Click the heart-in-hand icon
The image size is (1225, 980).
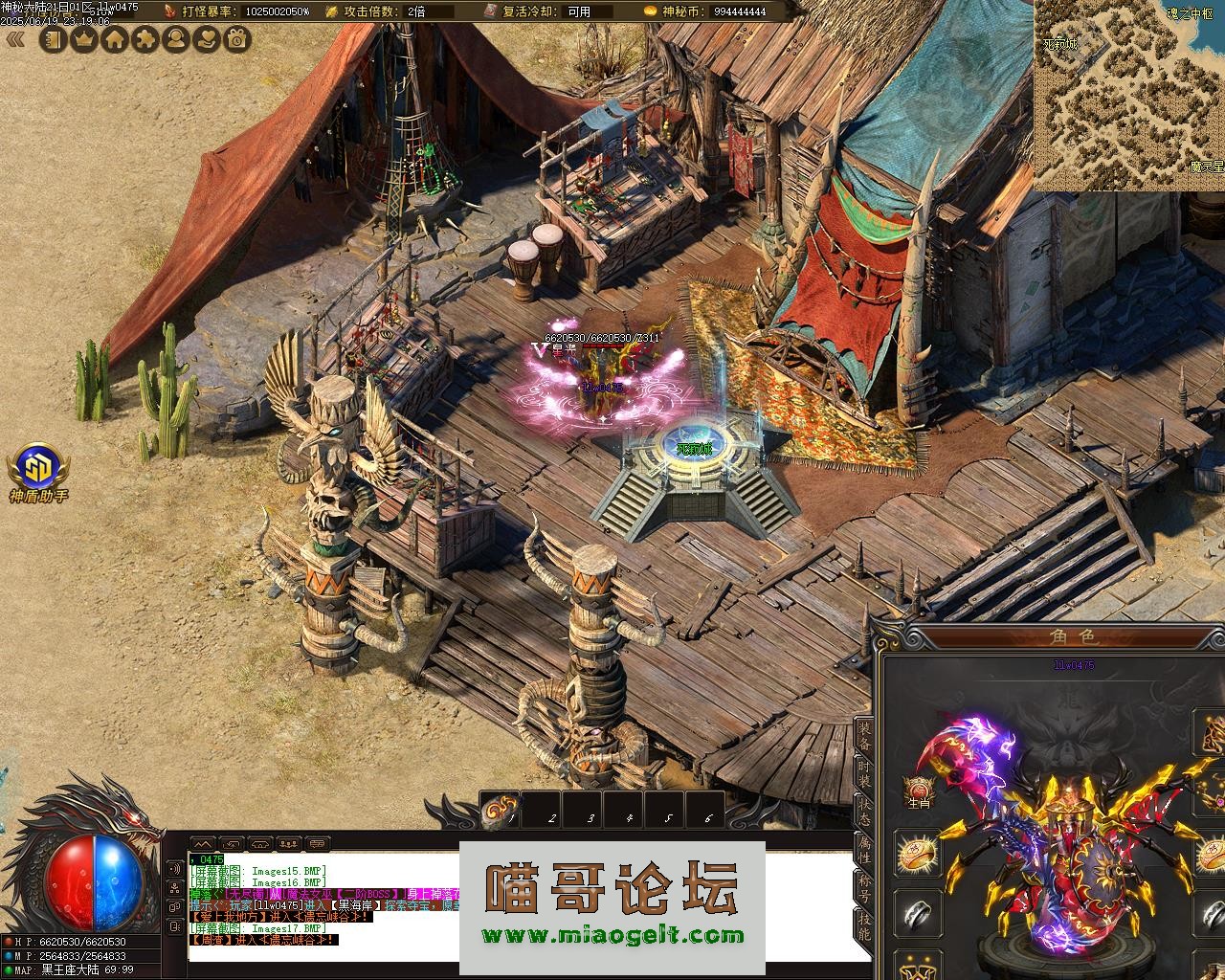(207, 39)
